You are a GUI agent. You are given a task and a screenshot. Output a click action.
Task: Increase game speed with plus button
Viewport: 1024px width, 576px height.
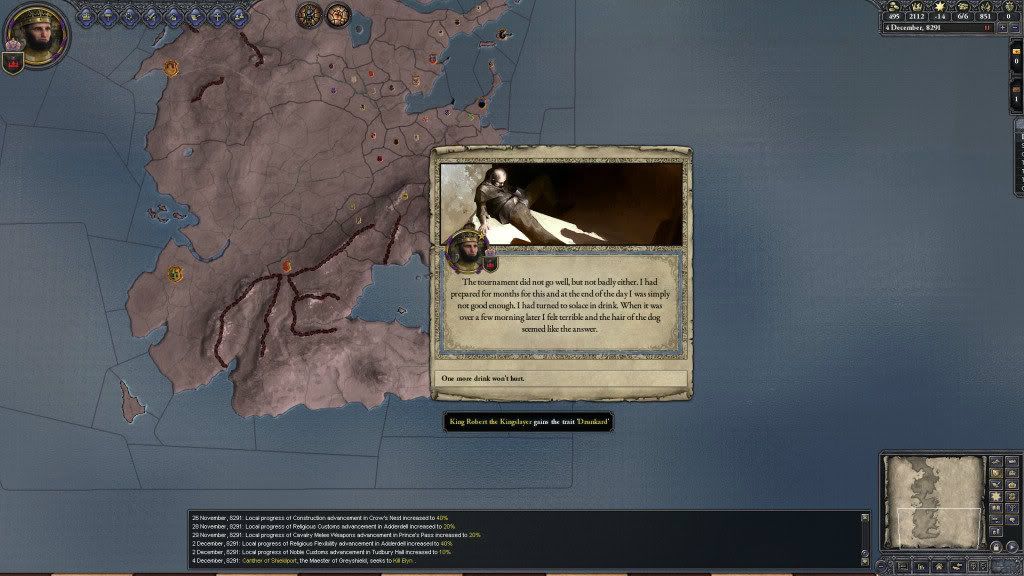point(1003,28)
